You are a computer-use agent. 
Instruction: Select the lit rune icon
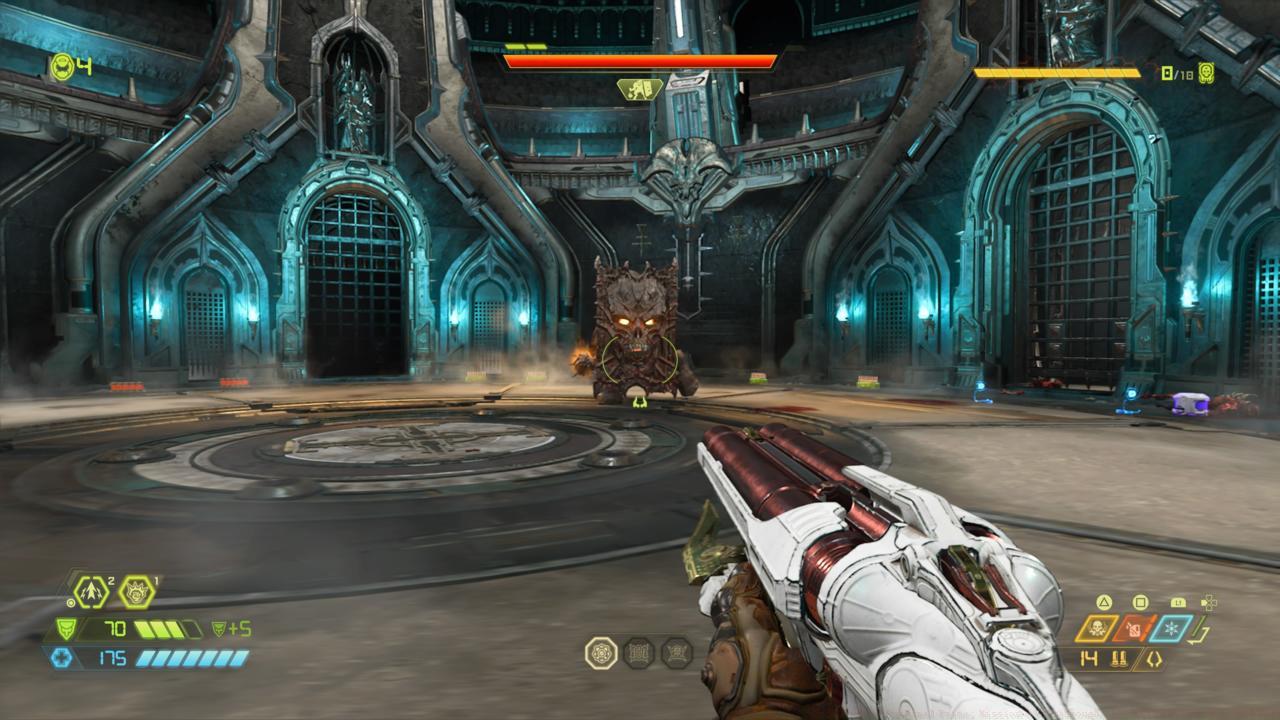600,653
